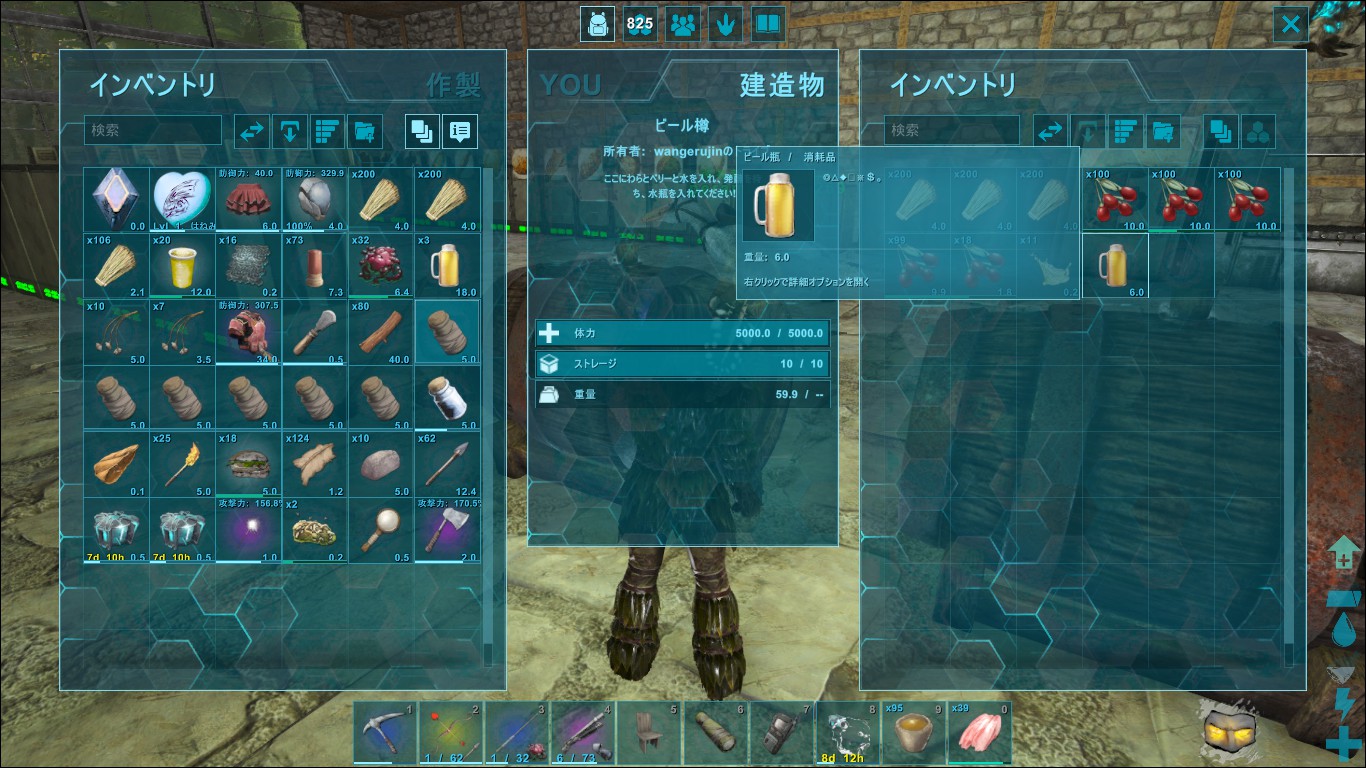Toggle folder view in the barrel inventory

1220,130
